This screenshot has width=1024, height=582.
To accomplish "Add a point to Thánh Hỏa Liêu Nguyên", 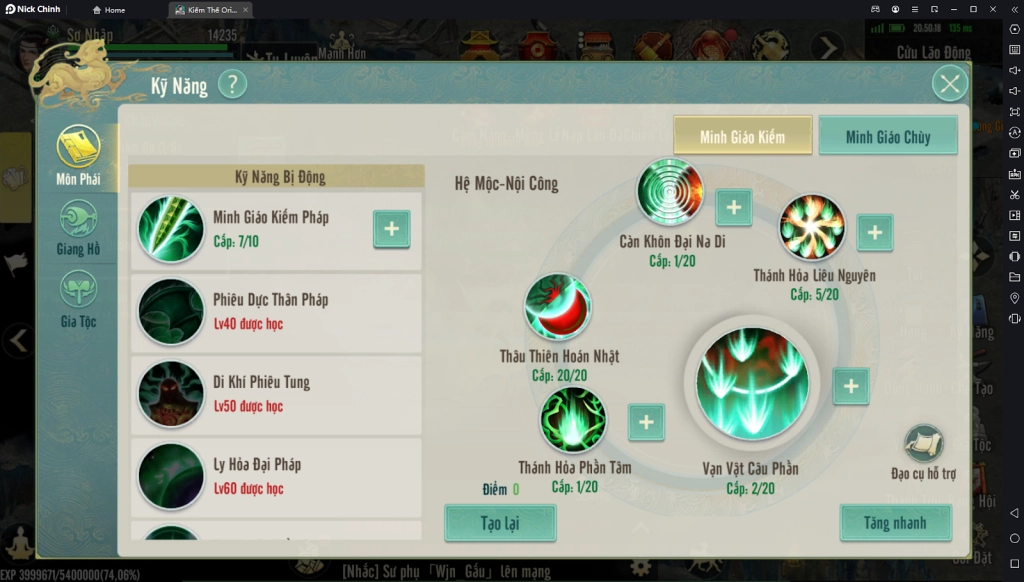I will (x=874, y=232).
